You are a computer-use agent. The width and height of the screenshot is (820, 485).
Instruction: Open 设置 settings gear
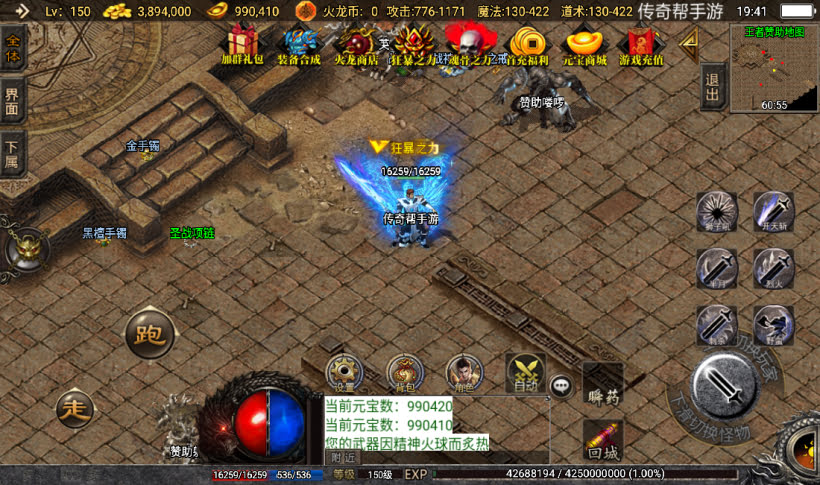(x=346, y=374)
